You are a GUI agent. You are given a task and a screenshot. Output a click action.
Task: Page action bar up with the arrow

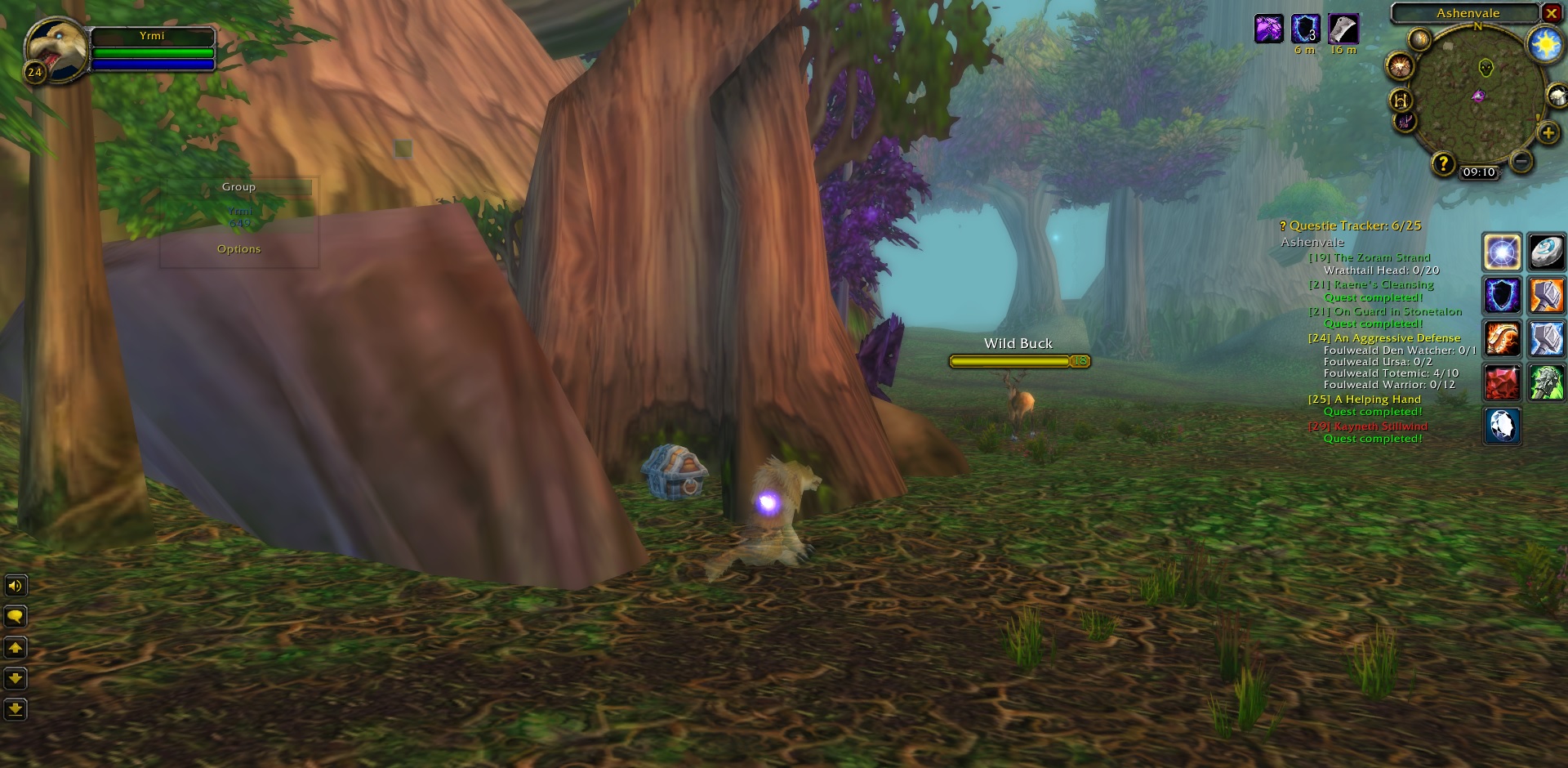(16, 648)
